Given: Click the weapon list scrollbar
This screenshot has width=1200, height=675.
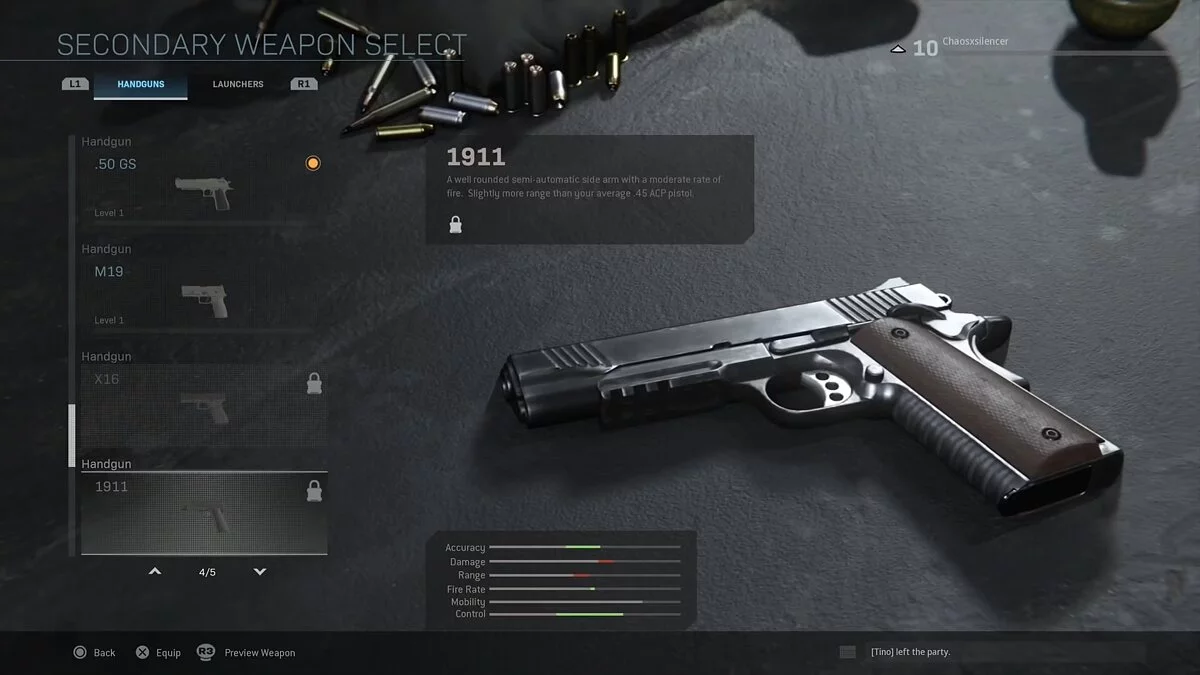Looking at the screenshot, I should pyautogui.click(x=71, y=436).
